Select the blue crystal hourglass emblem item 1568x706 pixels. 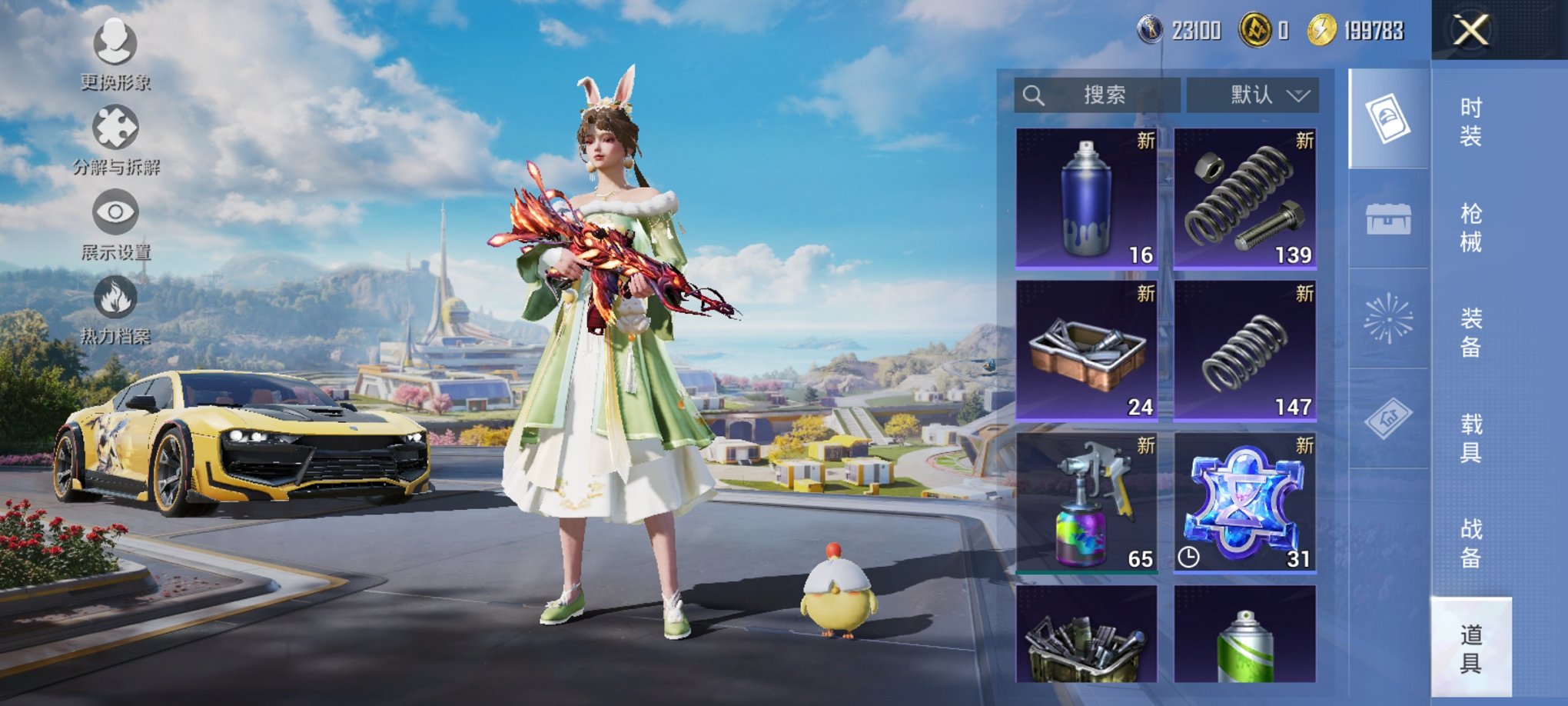click(x=1244, y=503)
